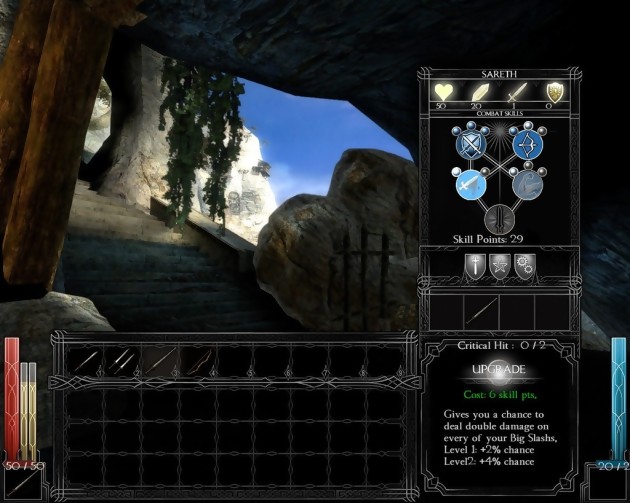The width and height of the screenshot is (630, 503).
Task: Choose the staff in hotbar slot 3
Action: pyautogui.click(x=159, y=359)
